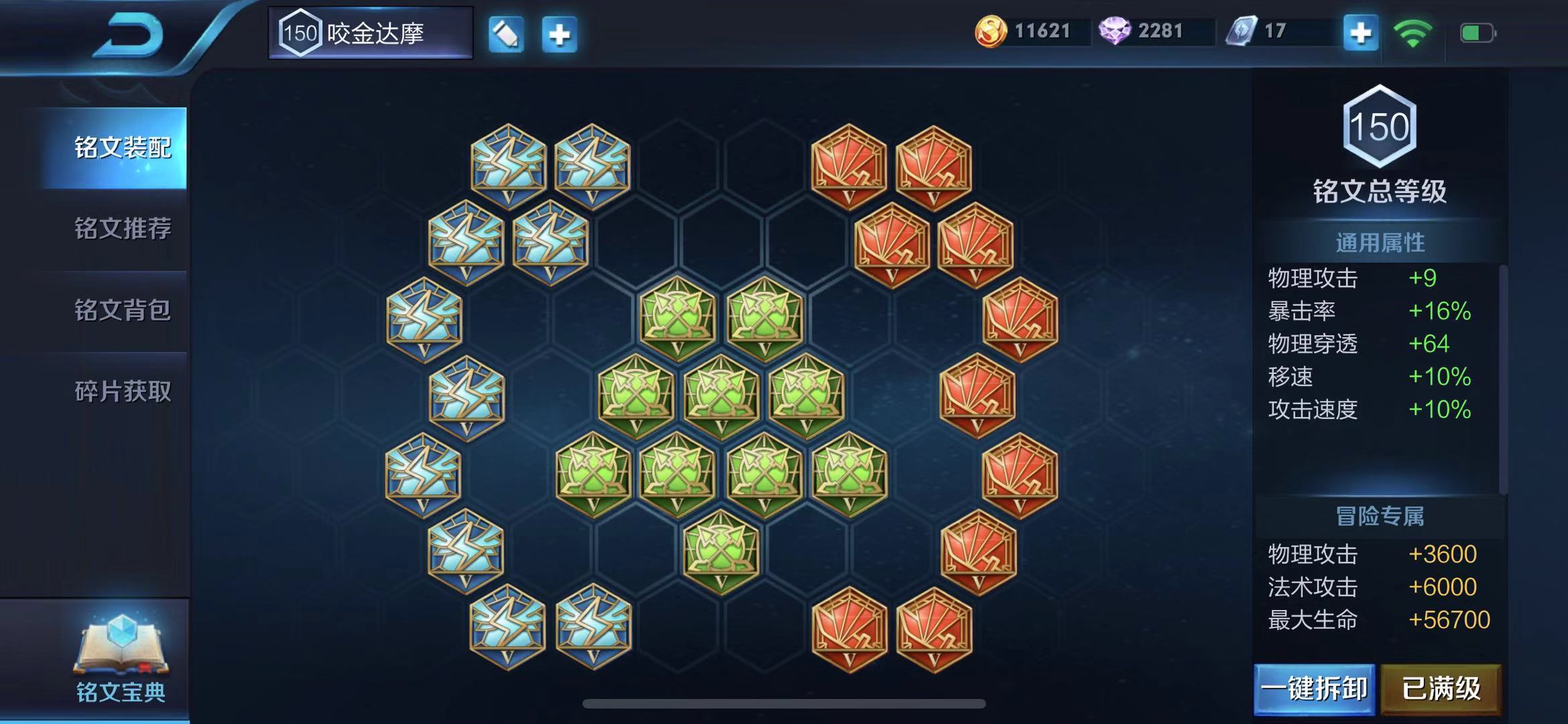Select the bottom-most green rune
This screenshot has width=1568, height=724.
coord(721,552)
